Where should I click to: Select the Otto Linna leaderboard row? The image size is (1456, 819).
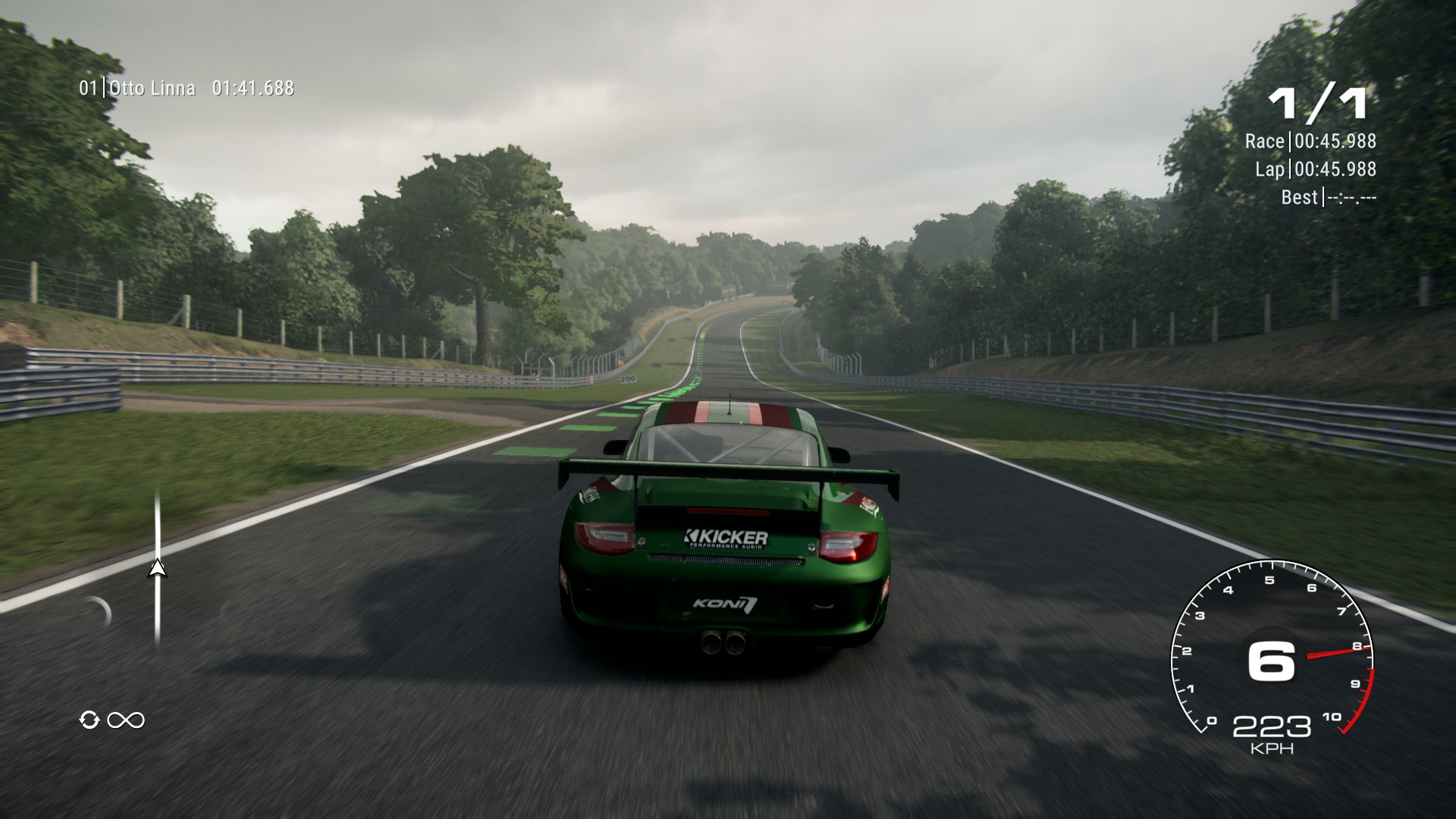point(187,89)
